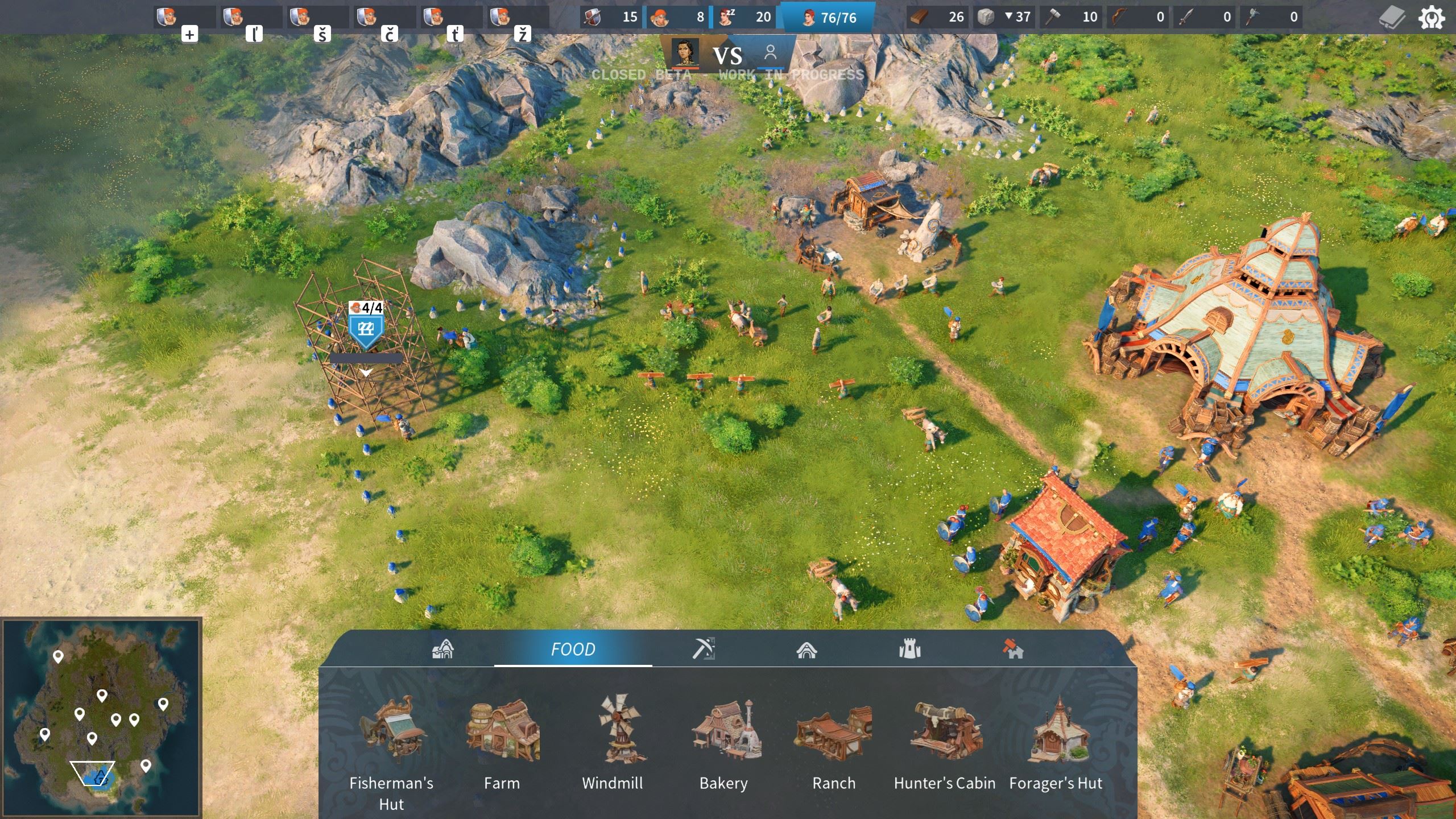
Task: Open the settings gear menu
Action: click(1431, 18)
